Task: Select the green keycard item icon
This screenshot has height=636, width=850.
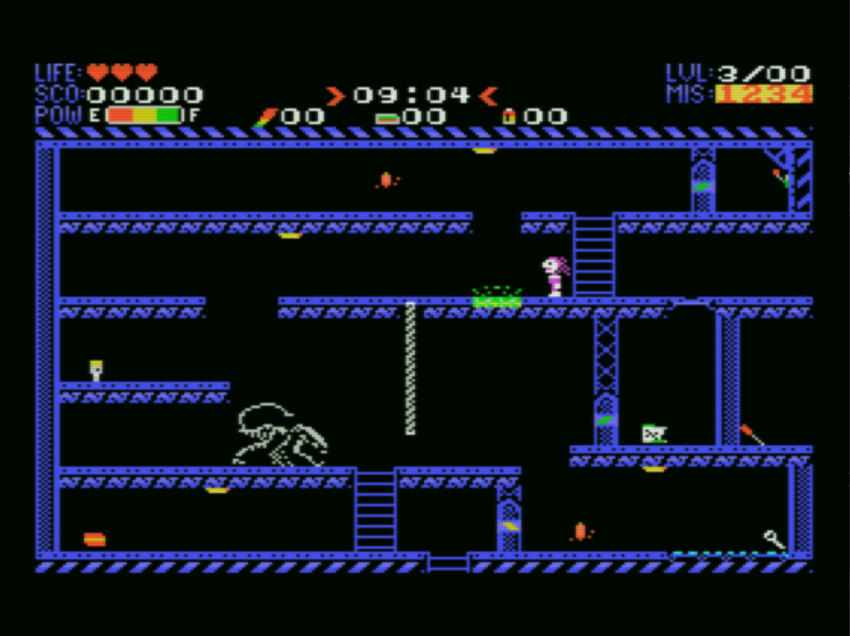Action: 386,117
